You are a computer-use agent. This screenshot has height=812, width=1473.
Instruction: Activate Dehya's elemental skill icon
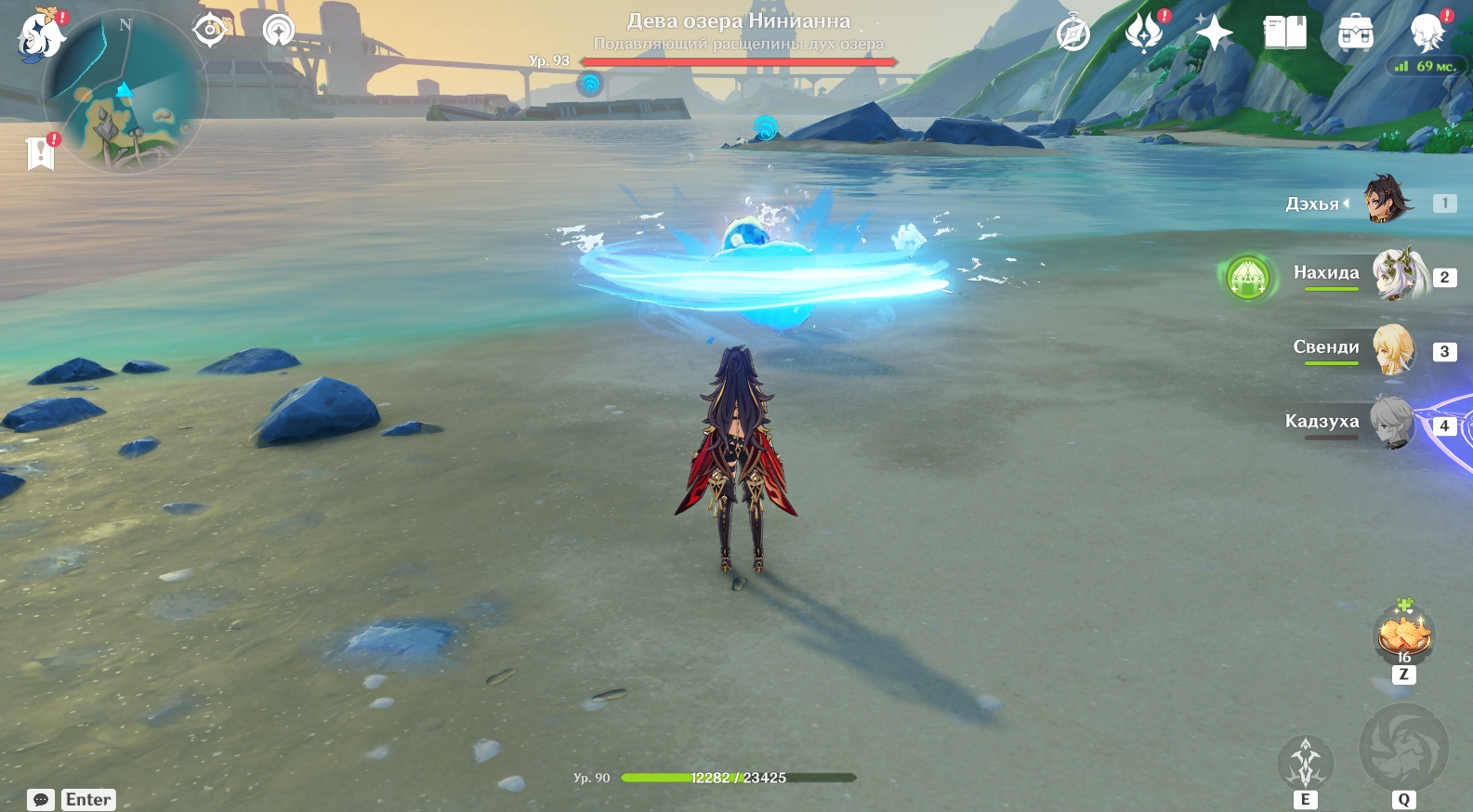[1305, 764]
